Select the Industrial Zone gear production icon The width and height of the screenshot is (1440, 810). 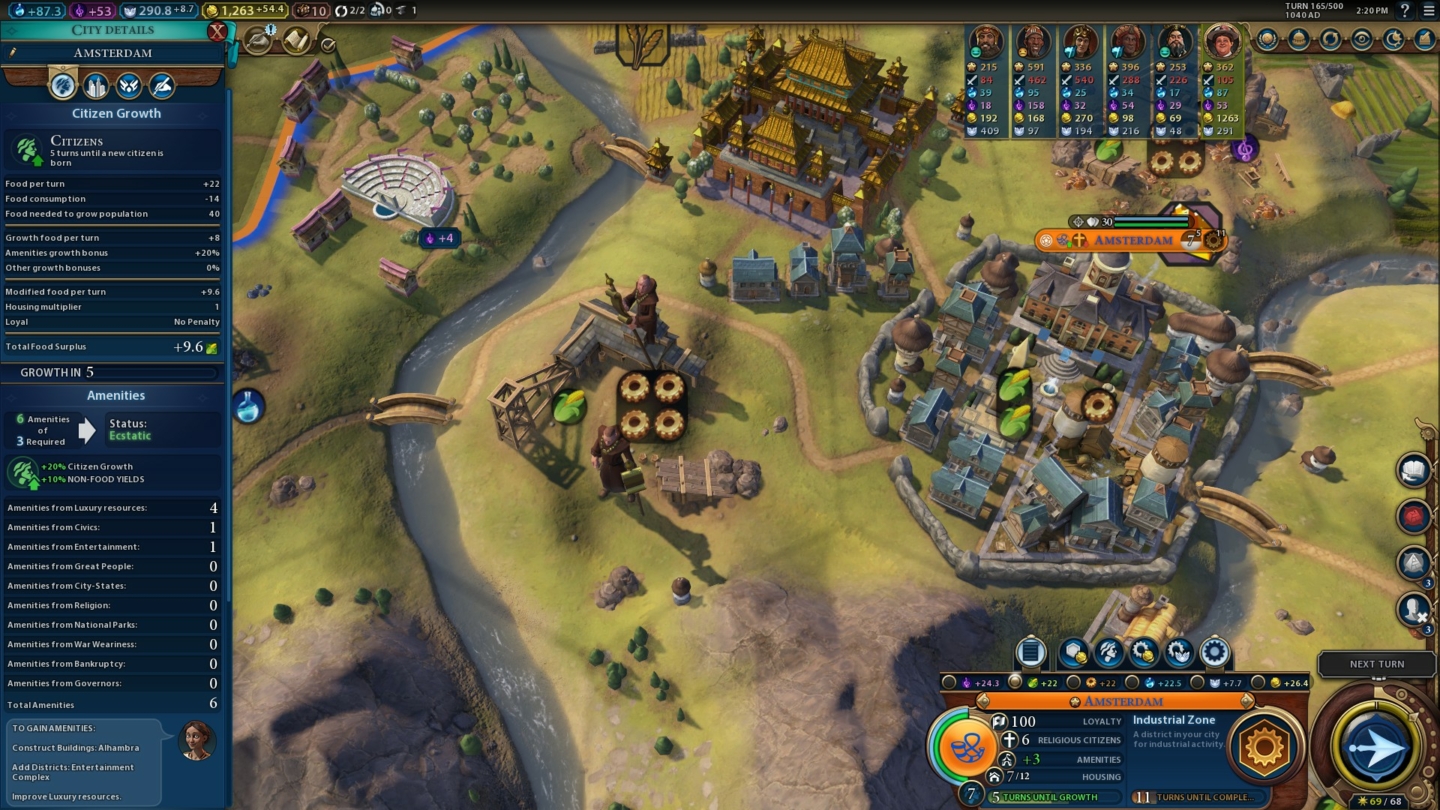1266,745
